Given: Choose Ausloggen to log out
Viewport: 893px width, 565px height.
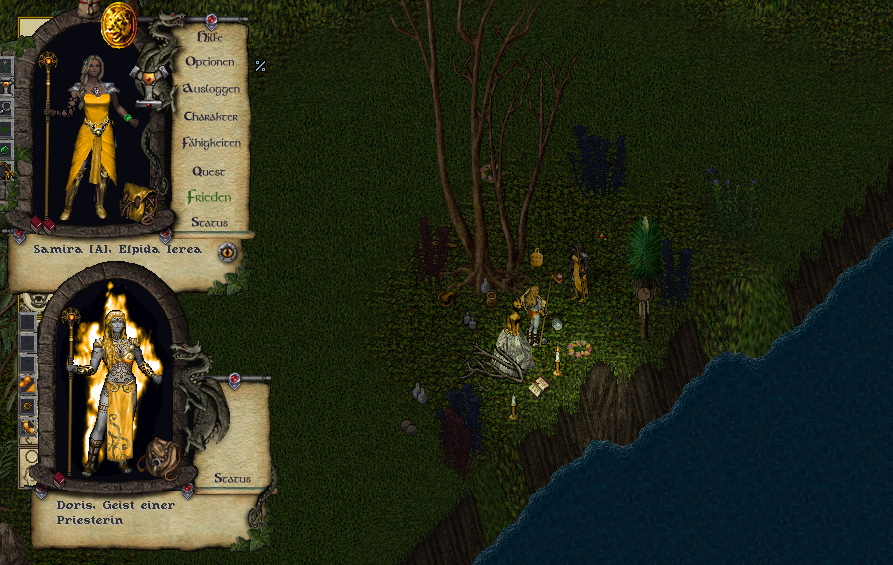Looking at the screenshot, I should coord(211,89).
